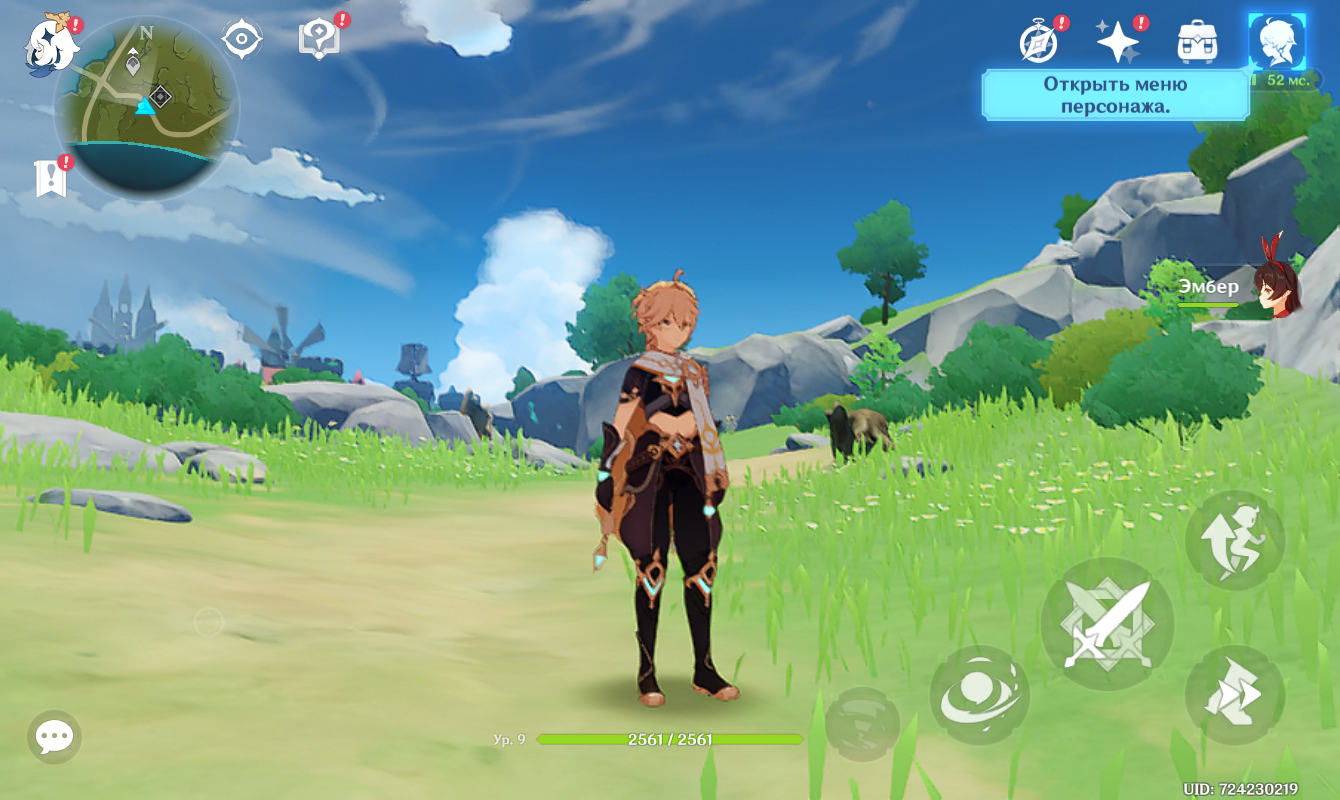
Task: Tap the sword attack button
Action: click(x=1107, y=625)
